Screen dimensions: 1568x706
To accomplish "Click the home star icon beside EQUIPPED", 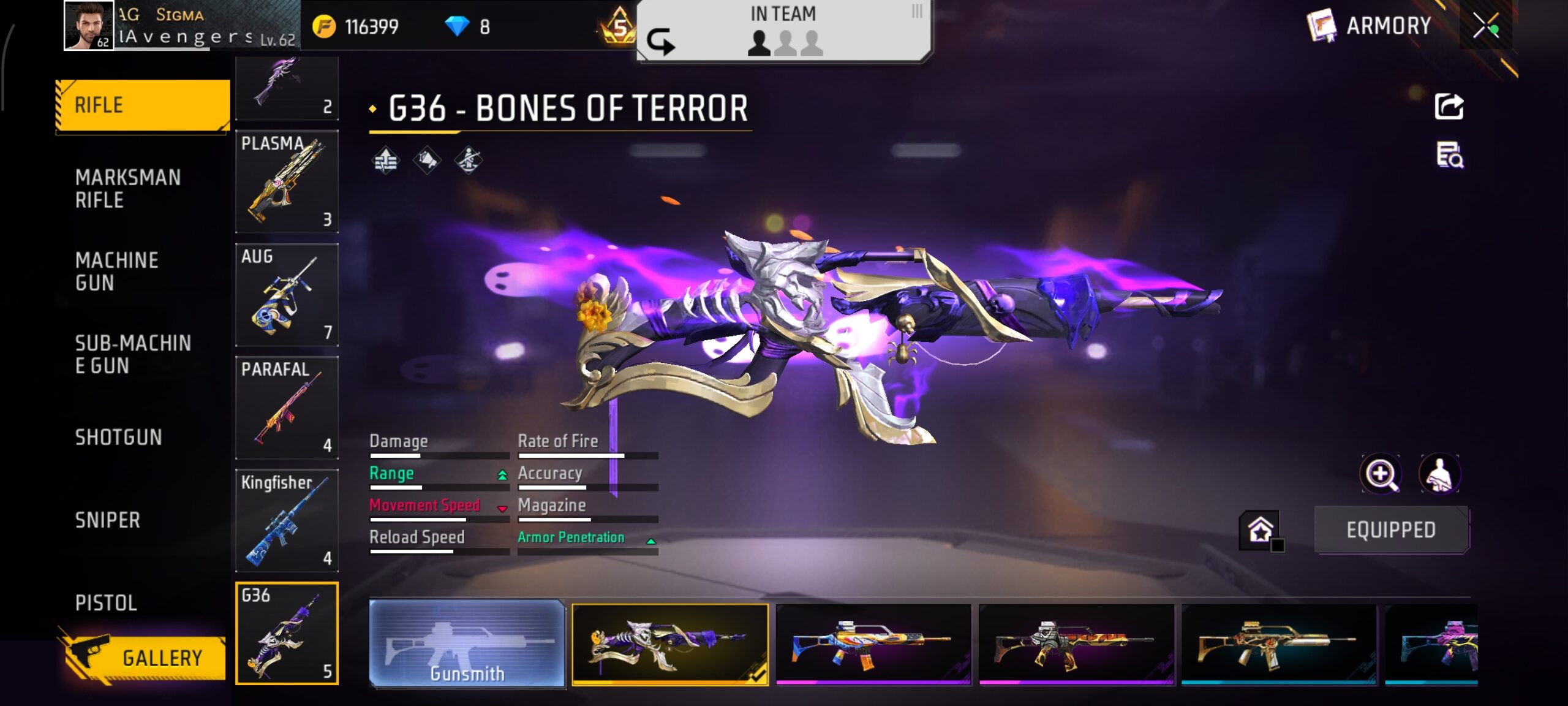I will point(1261,529).
